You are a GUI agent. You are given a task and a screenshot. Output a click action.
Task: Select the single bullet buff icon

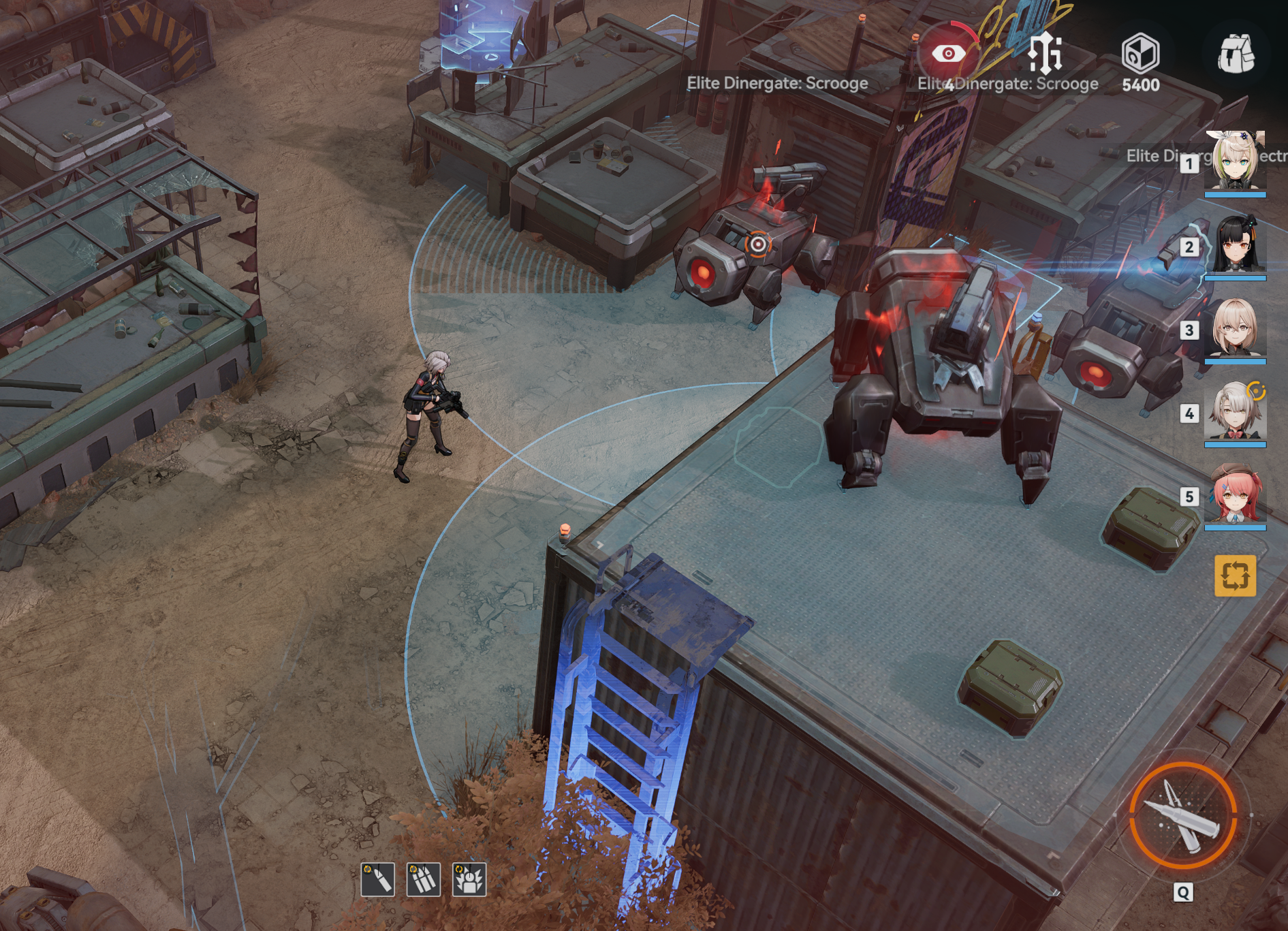point(378,879)
